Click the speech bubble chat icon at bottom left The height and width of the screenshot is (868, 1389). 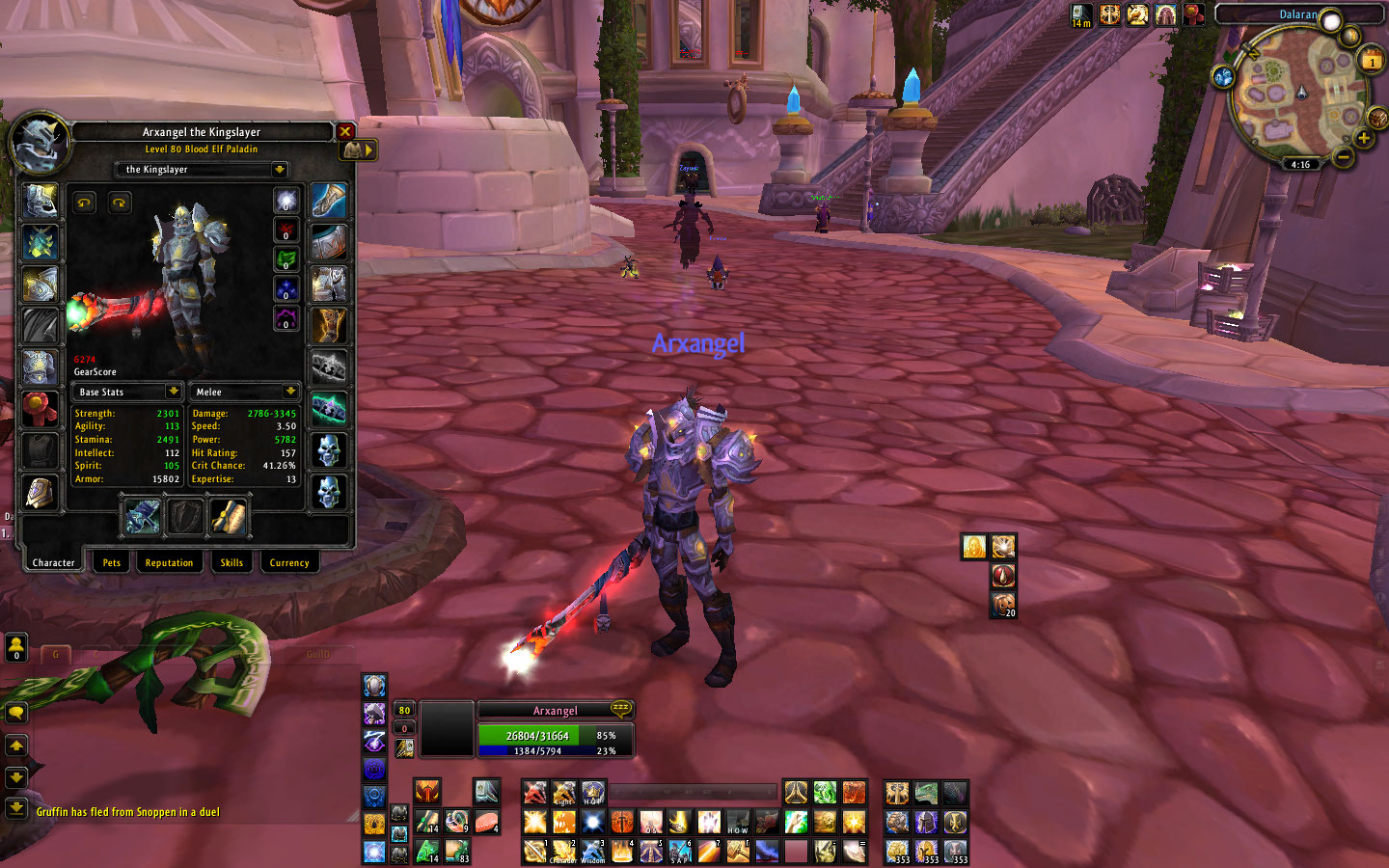15,711
